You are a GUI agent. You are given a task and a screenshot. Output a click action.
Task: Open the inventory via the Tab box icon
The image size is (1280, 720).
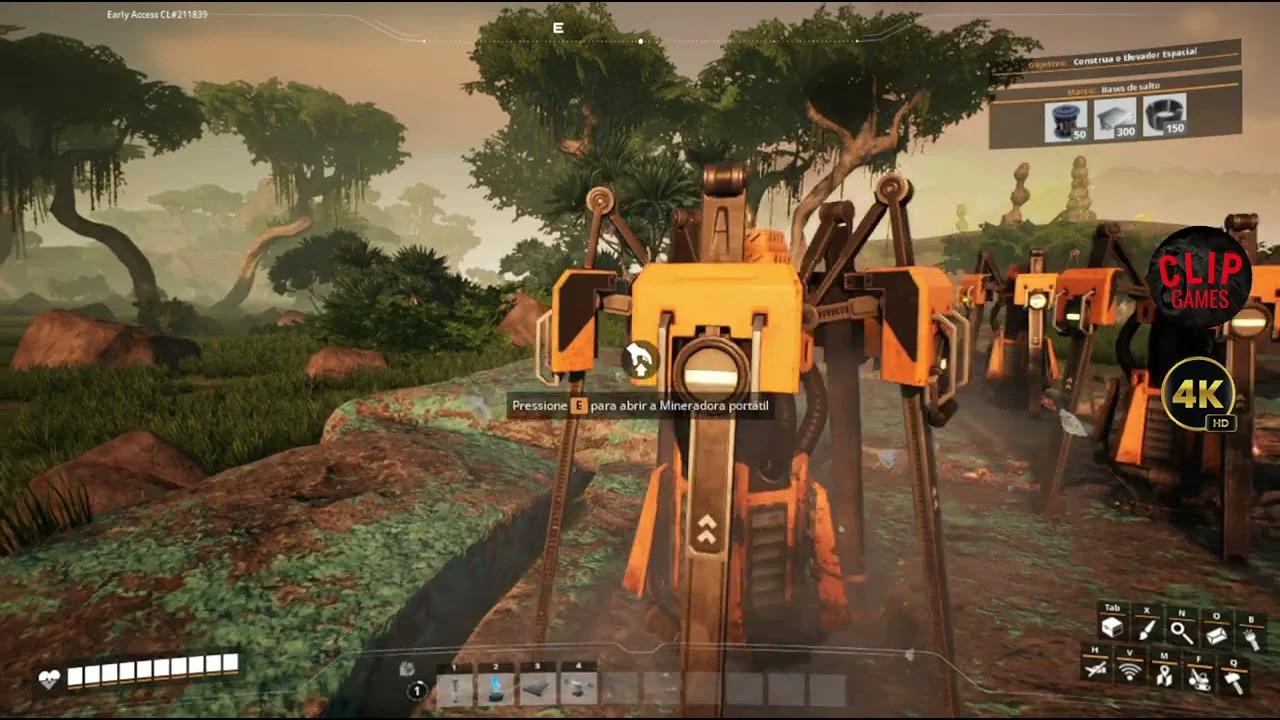[x=1113, y=627]
